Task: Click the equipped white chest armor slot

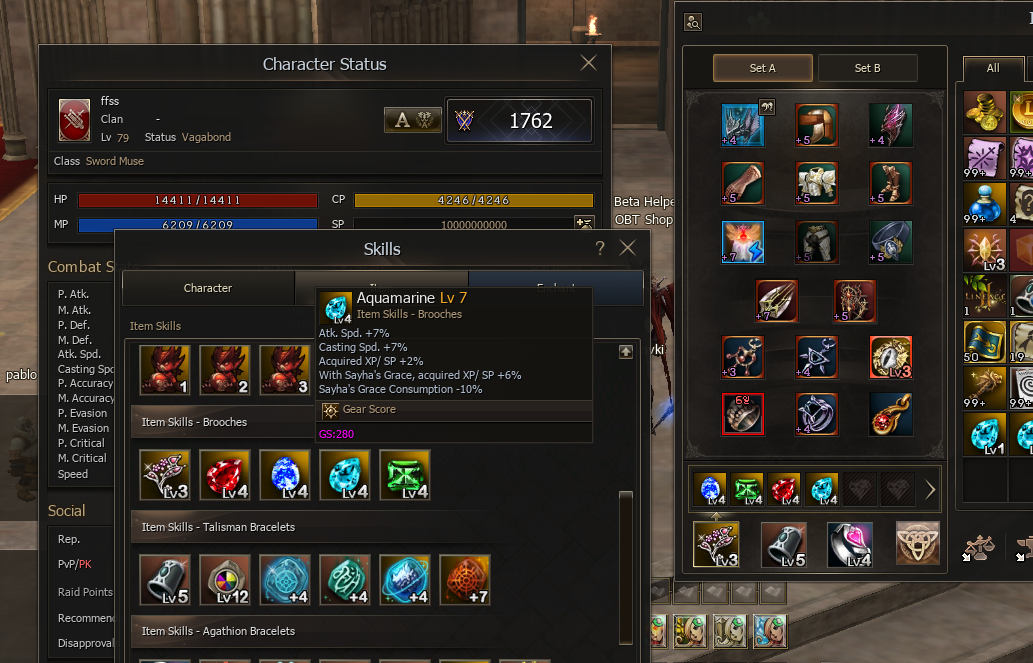Action: pyautogui.click(x=816, y=183)
